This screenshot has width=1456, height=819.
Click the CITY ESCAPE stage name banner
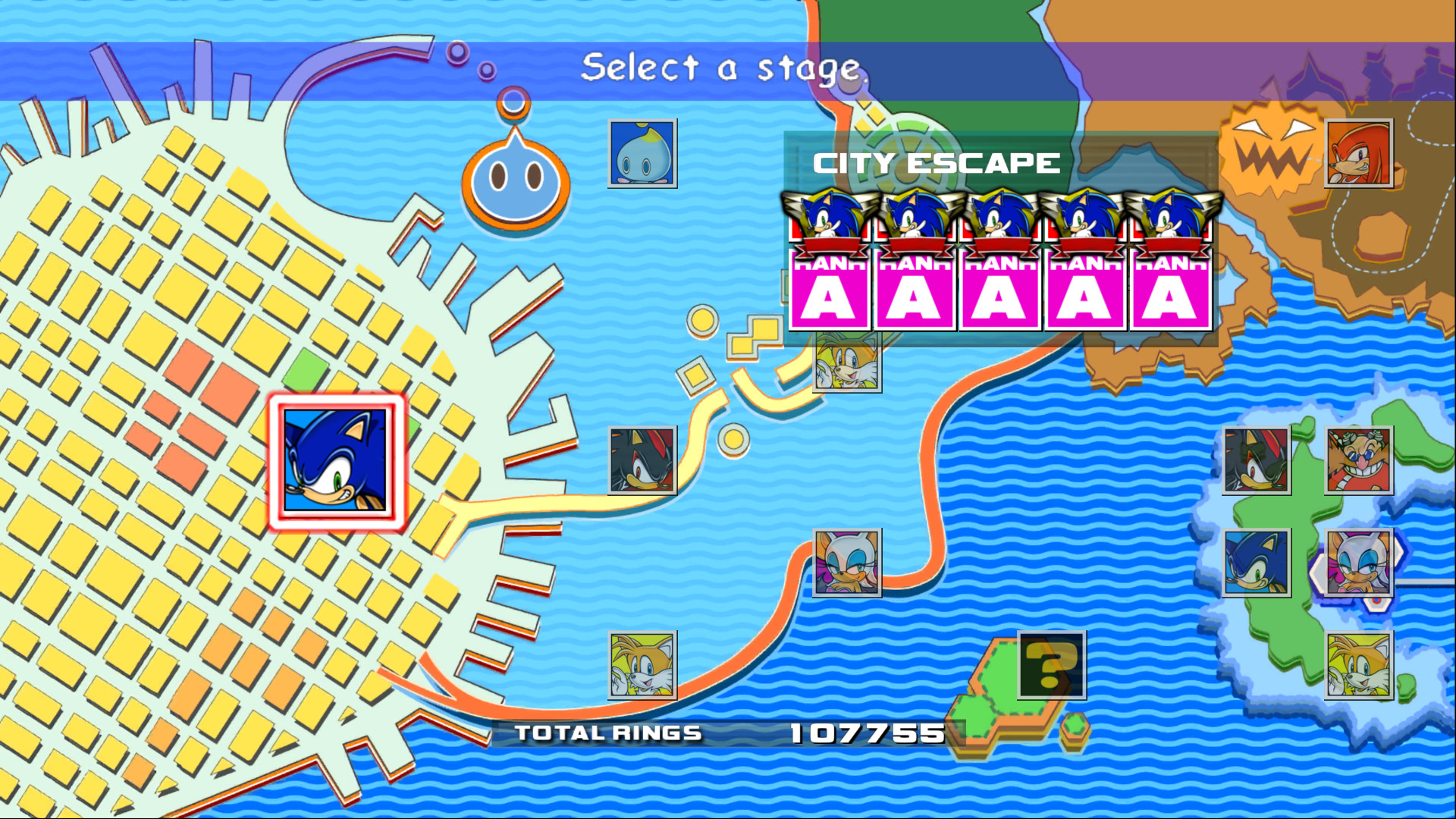(937, 162)
